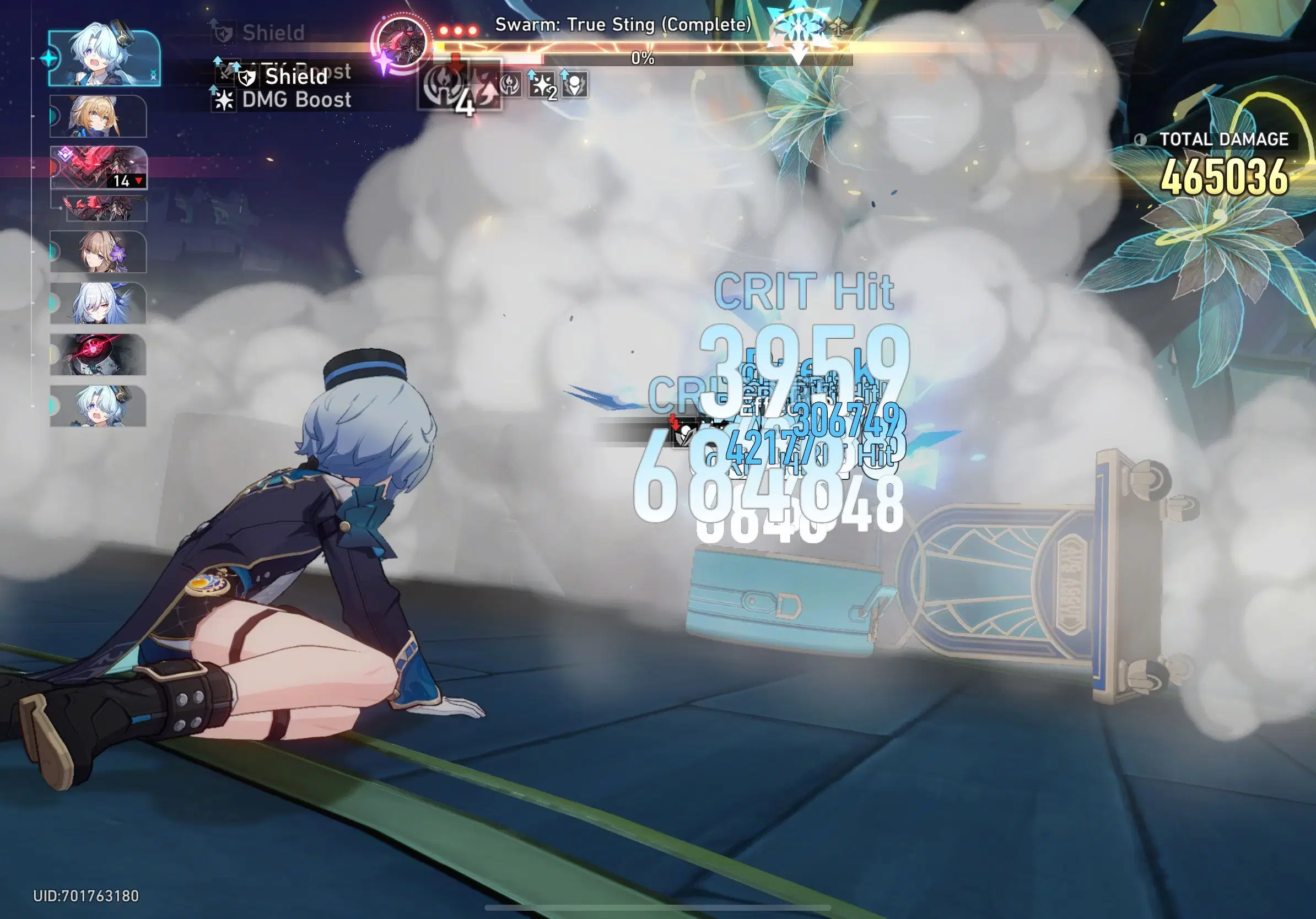Expand the red level 14 indicator arrow
This screenshot has width=1316, height=919.
(138, 181)
